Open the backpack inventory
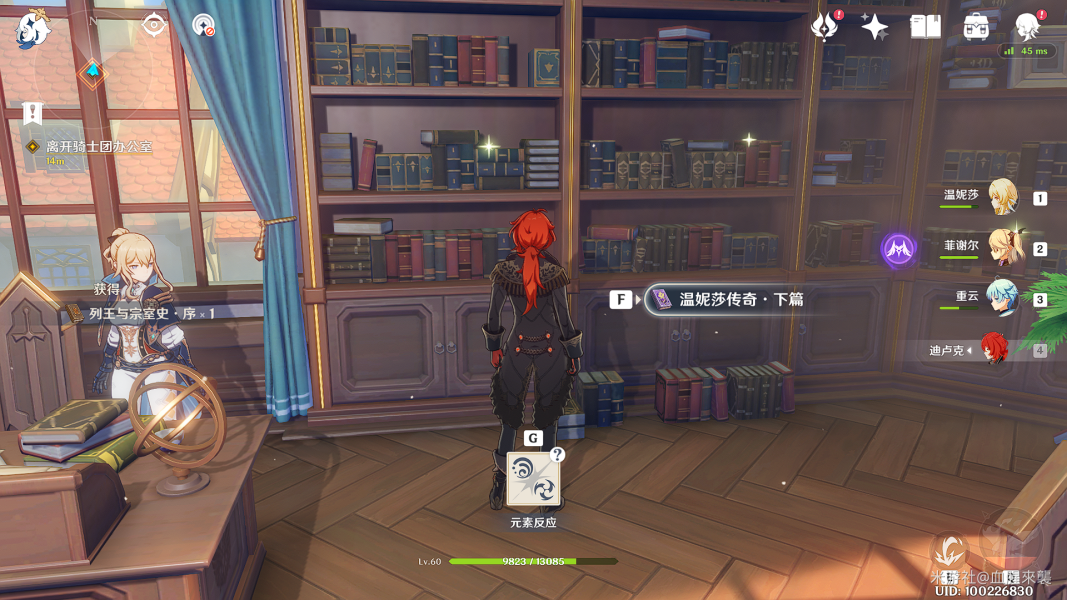The width and height of the screenshot is (1067, 600). pos(976,27)
